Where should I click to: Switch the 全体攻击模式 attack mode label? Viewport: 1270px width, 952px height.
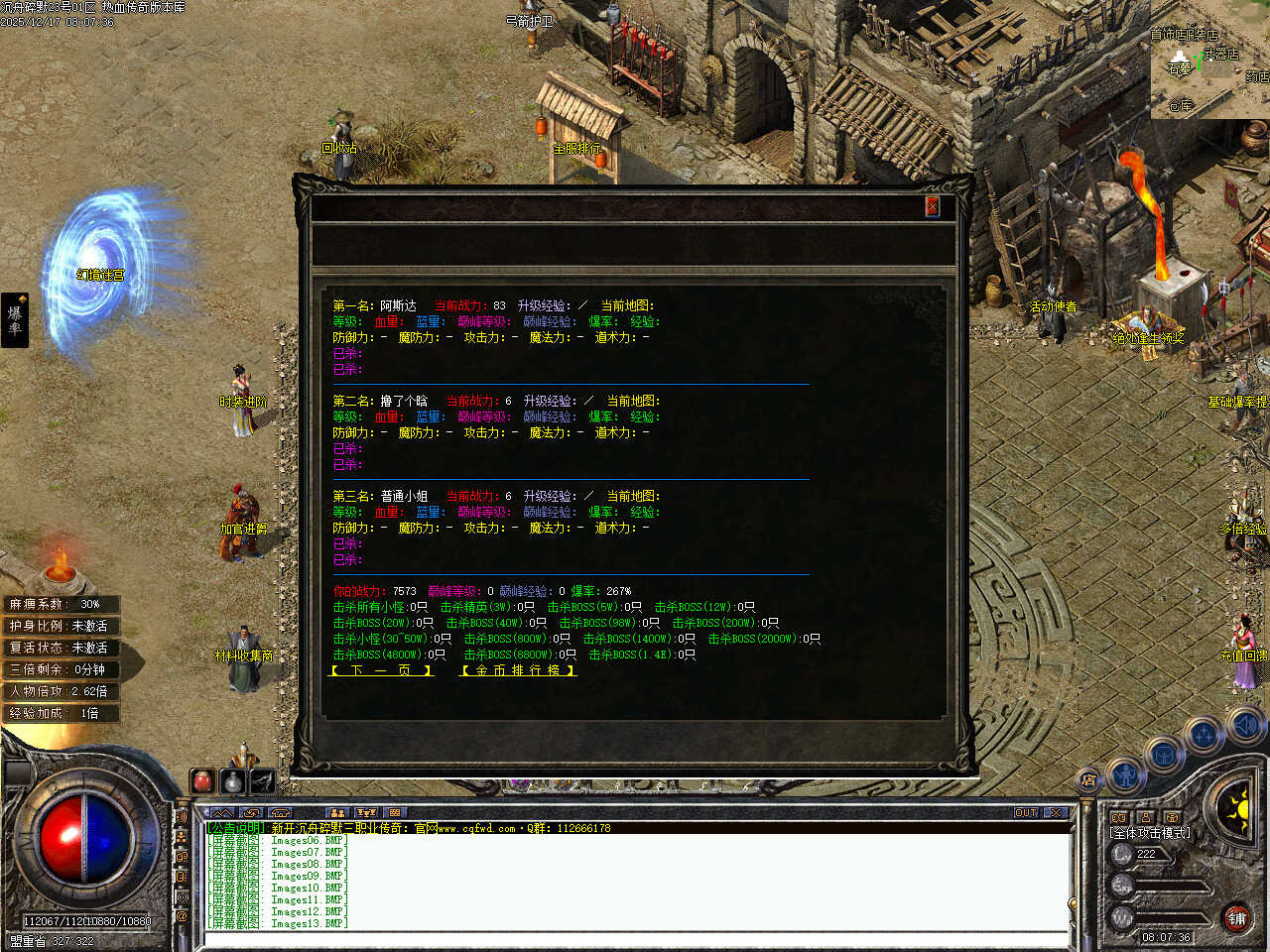coord(1150,833)
